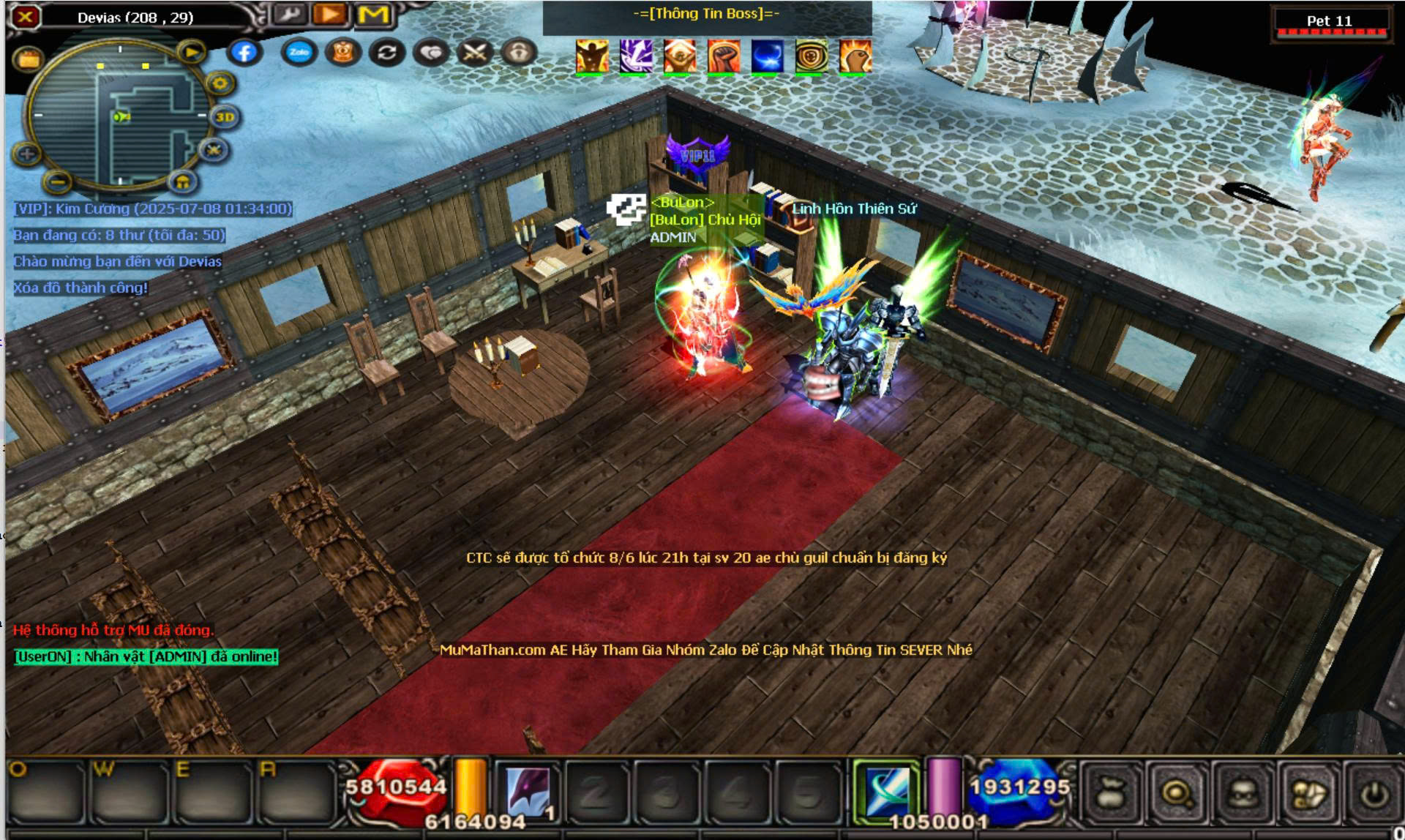
Task: Select the active blue sword skill icon
Action: coord(888,792)
